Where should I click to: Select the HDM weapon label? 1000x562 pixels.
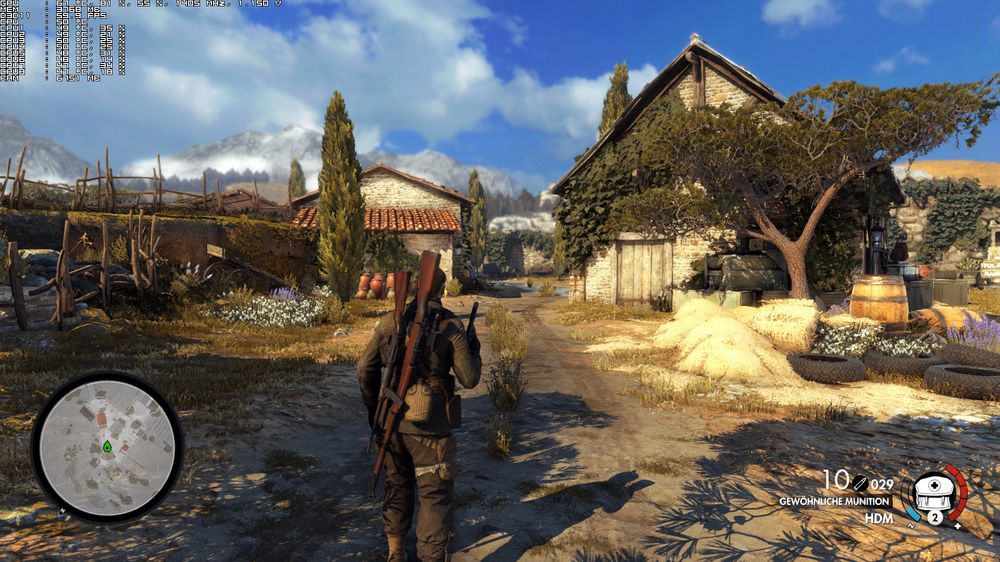pos(879,518)
